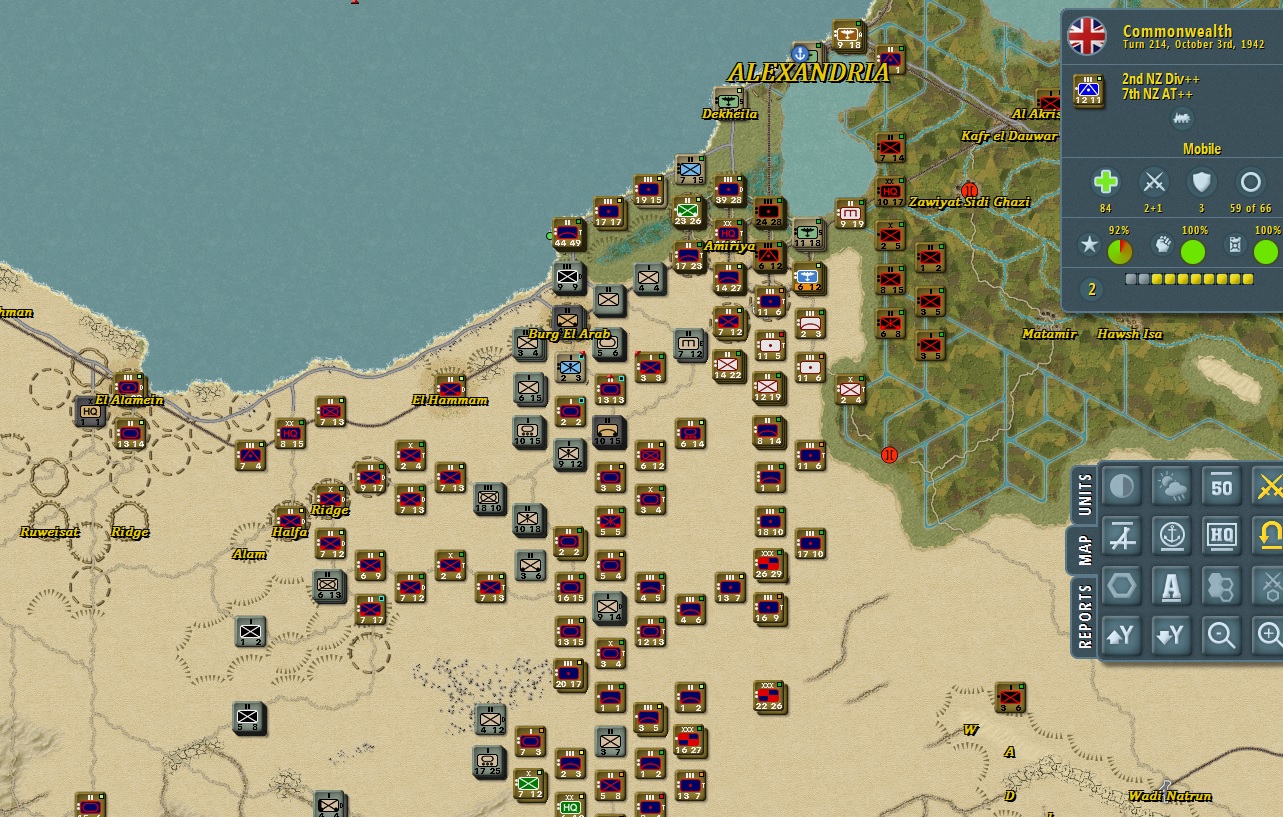Enable the hexagon grid overlay
1283x817 pixels.
coord(1121,586)
